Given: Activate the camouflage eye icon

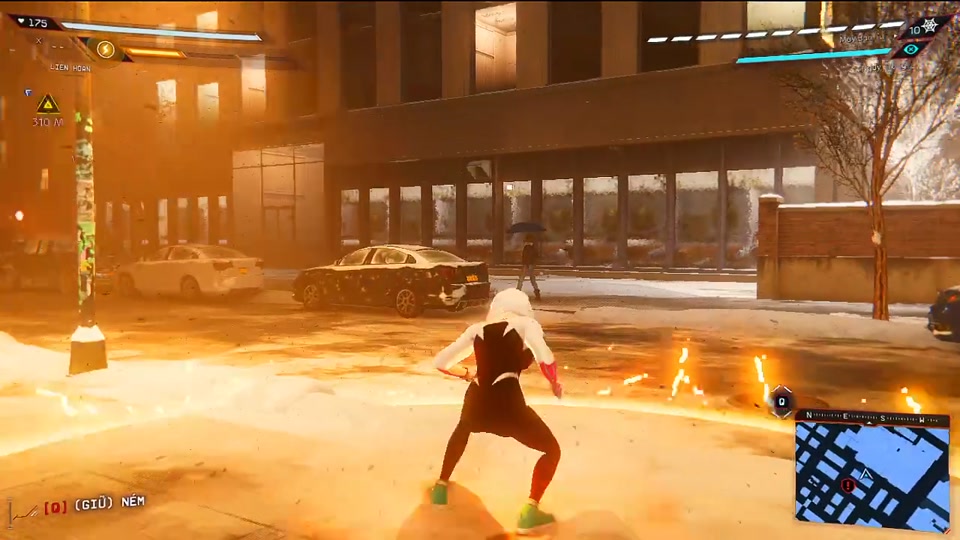Looking at the screenshot, I should tap(908, 49).
